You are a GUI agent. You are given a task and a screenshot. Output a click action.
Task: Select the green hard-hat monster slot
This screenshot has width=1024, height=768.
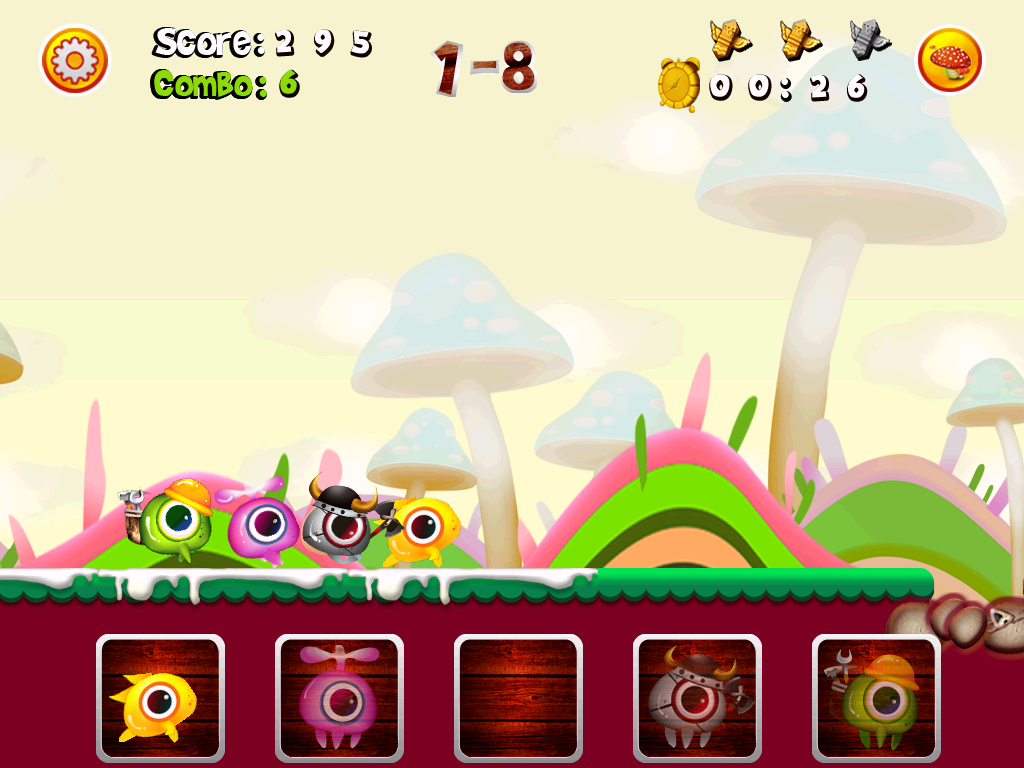click(876, 698)
